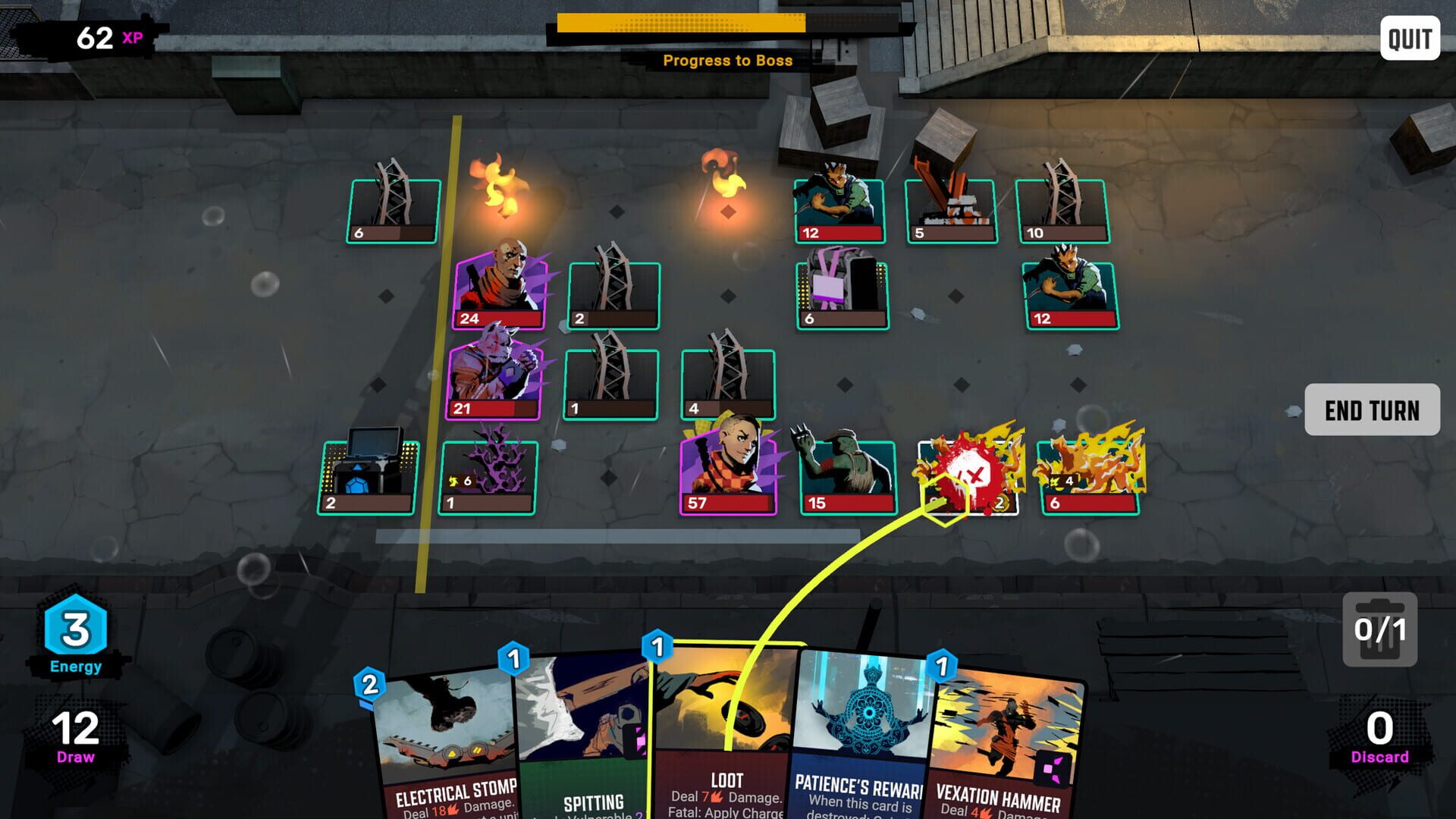Click the QUIT button
The width and height of the screenshot is (1456, 819).
1408,37
